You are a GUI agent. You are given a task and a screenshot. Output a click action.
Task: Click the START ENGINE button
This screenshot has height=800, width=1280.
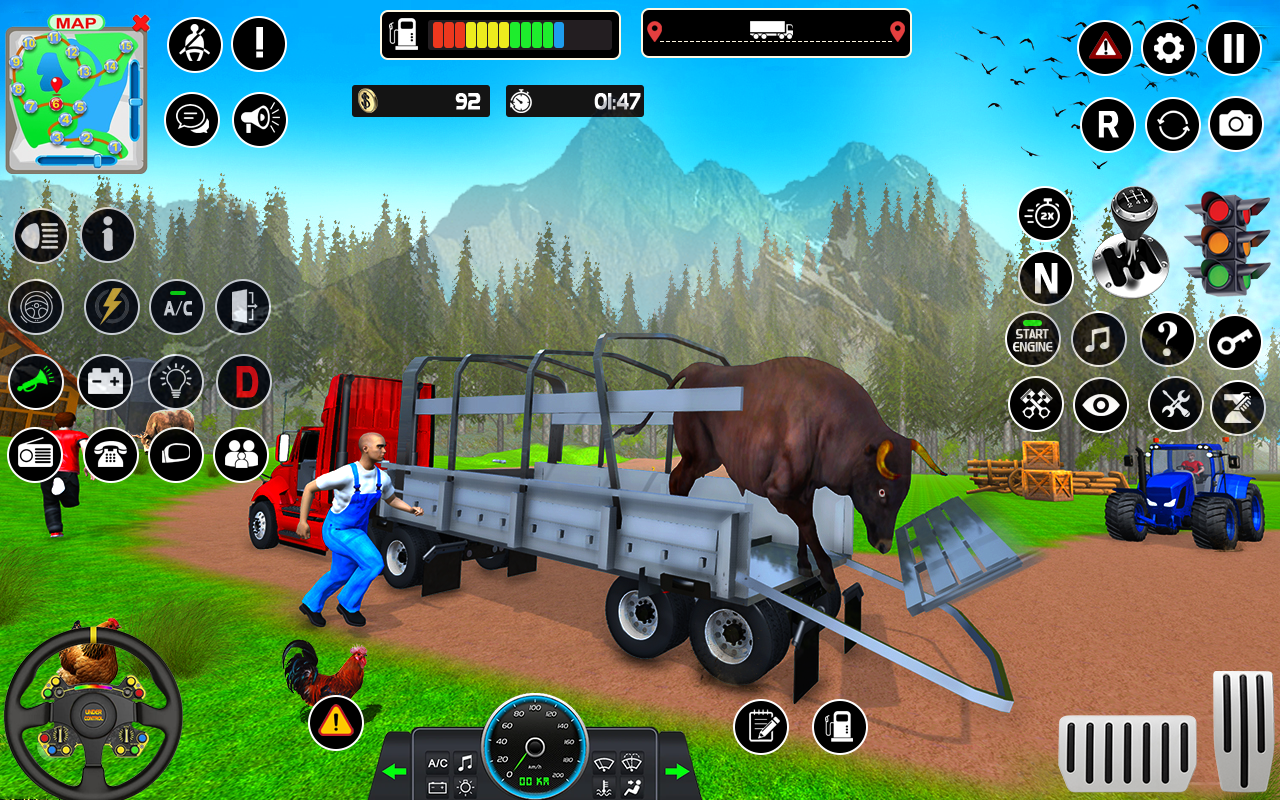(1032, 340)
